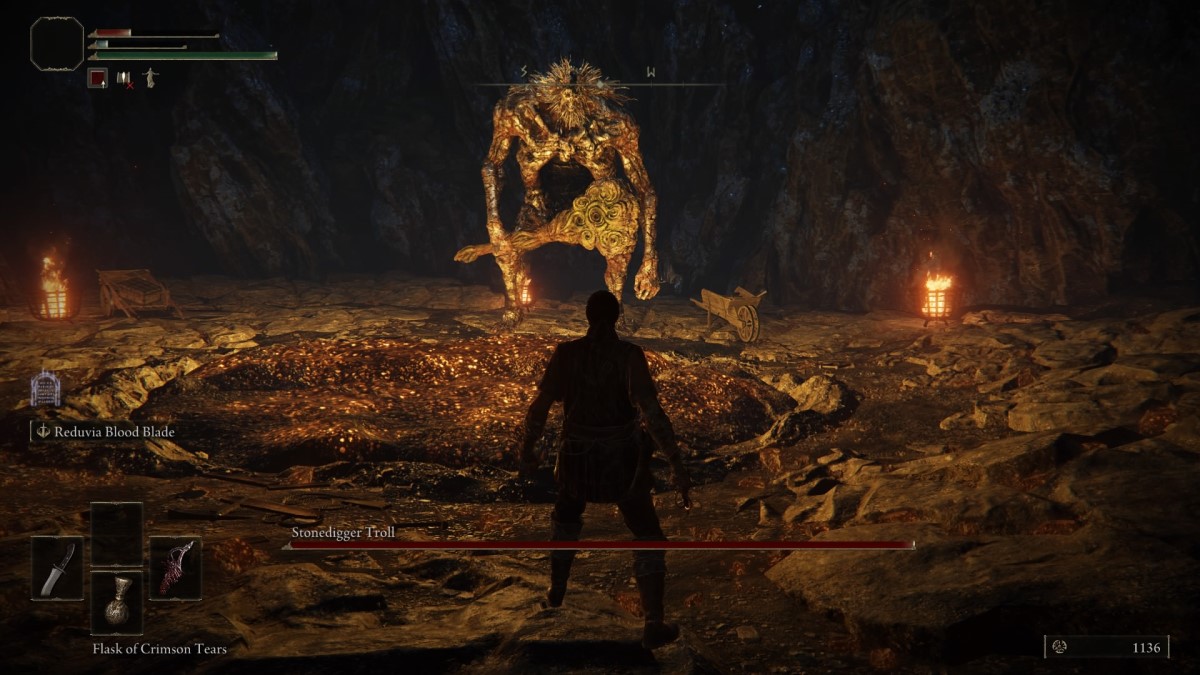Select the left-hand dagger weapon slot
The width and height of the screenshot is (1200, 675).
pyautogui.click(x=57, y=568)
